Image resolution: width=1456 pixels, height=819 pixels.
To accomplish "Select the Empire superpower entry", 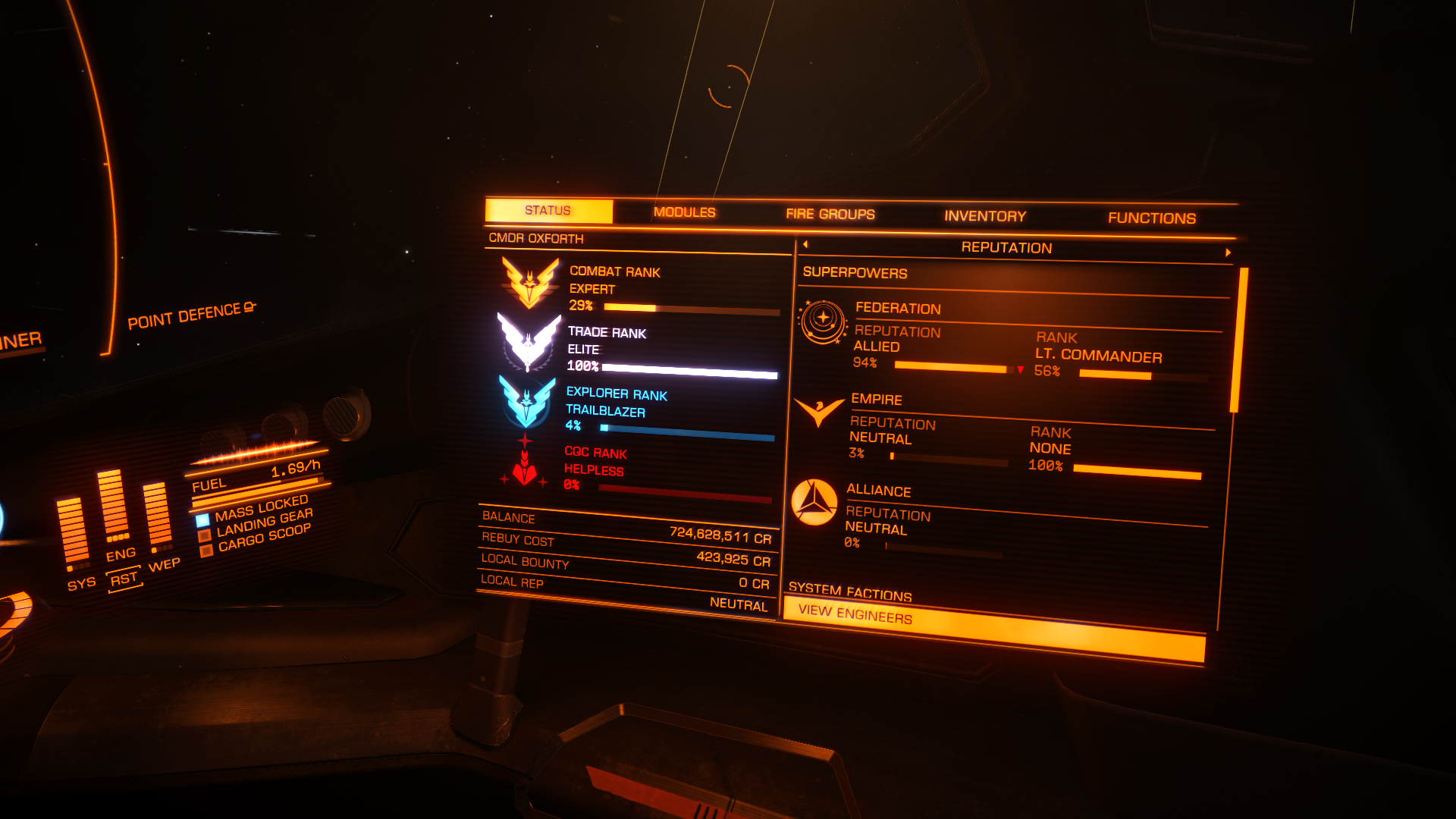I will (x=876, y=399).
